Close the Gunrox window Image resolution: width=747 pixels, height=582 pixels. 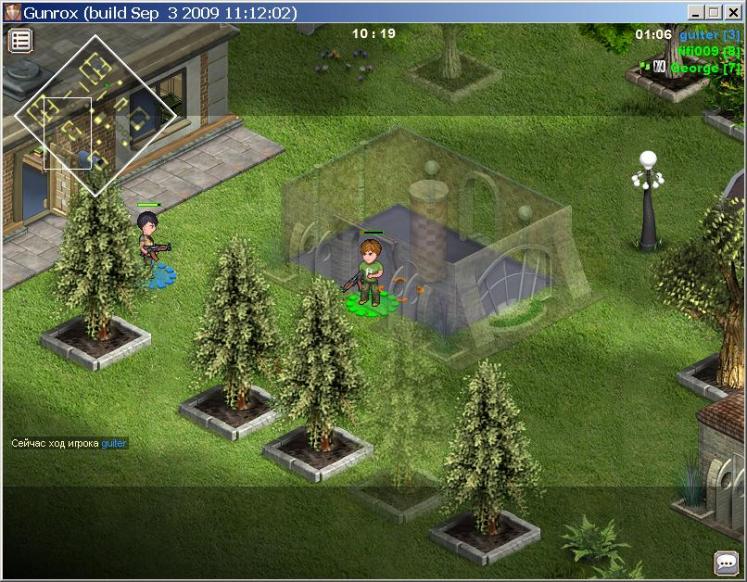(x=734, y=12)
